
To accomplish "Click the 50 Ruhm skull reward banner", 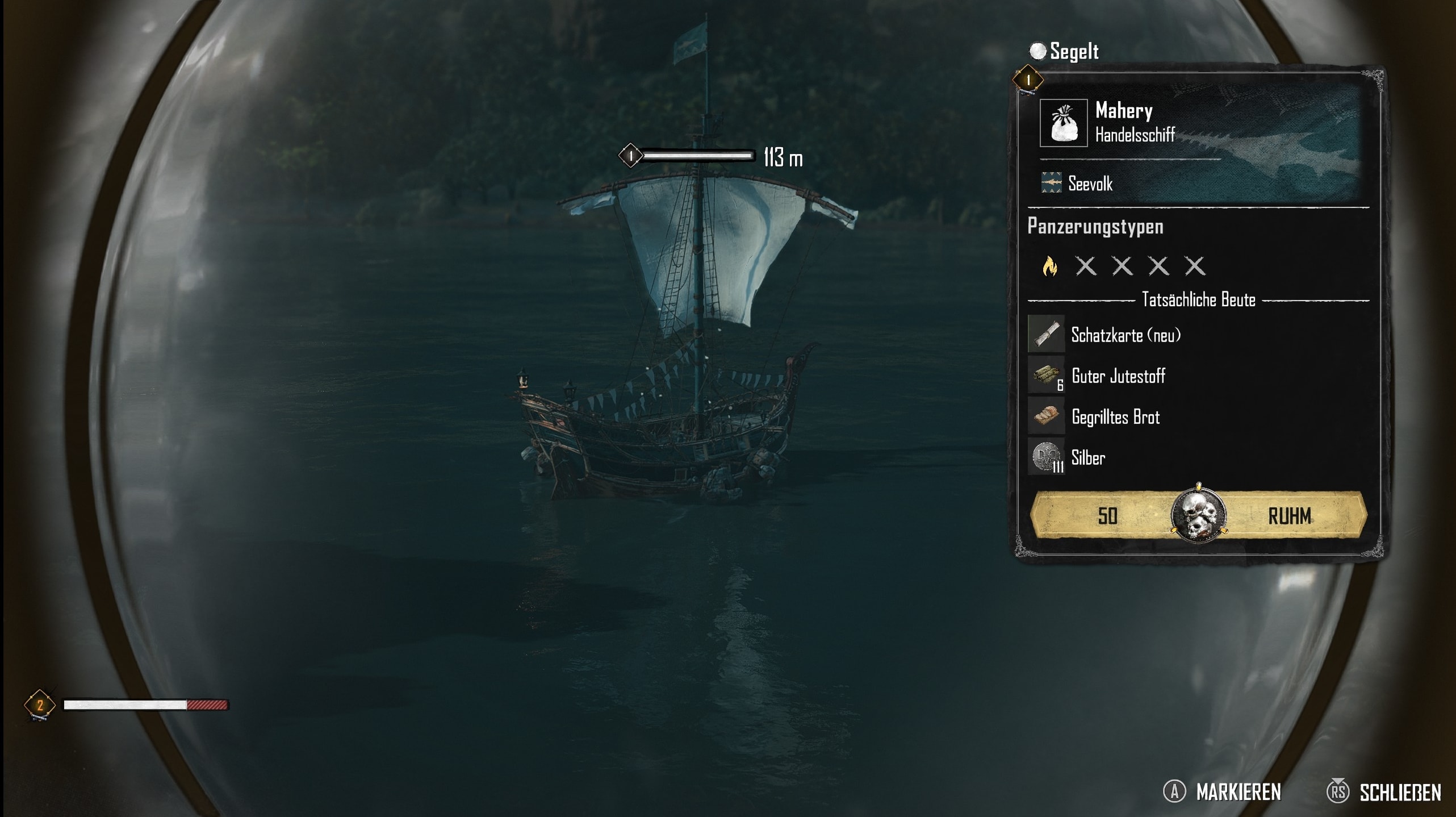I will pos(1198,515).
